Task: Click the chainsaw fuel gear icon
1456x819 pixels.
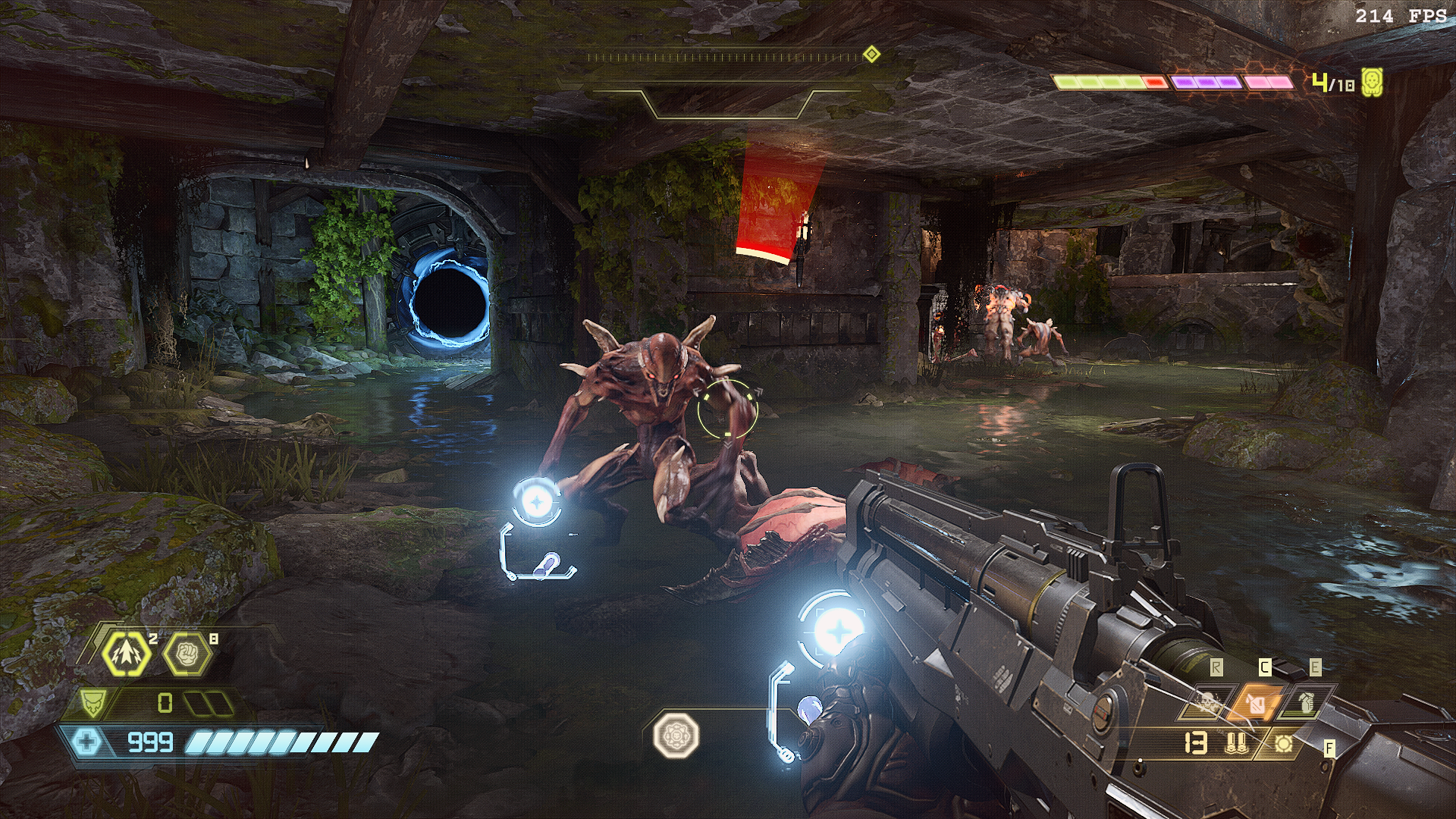Action: pos(1283,744)
